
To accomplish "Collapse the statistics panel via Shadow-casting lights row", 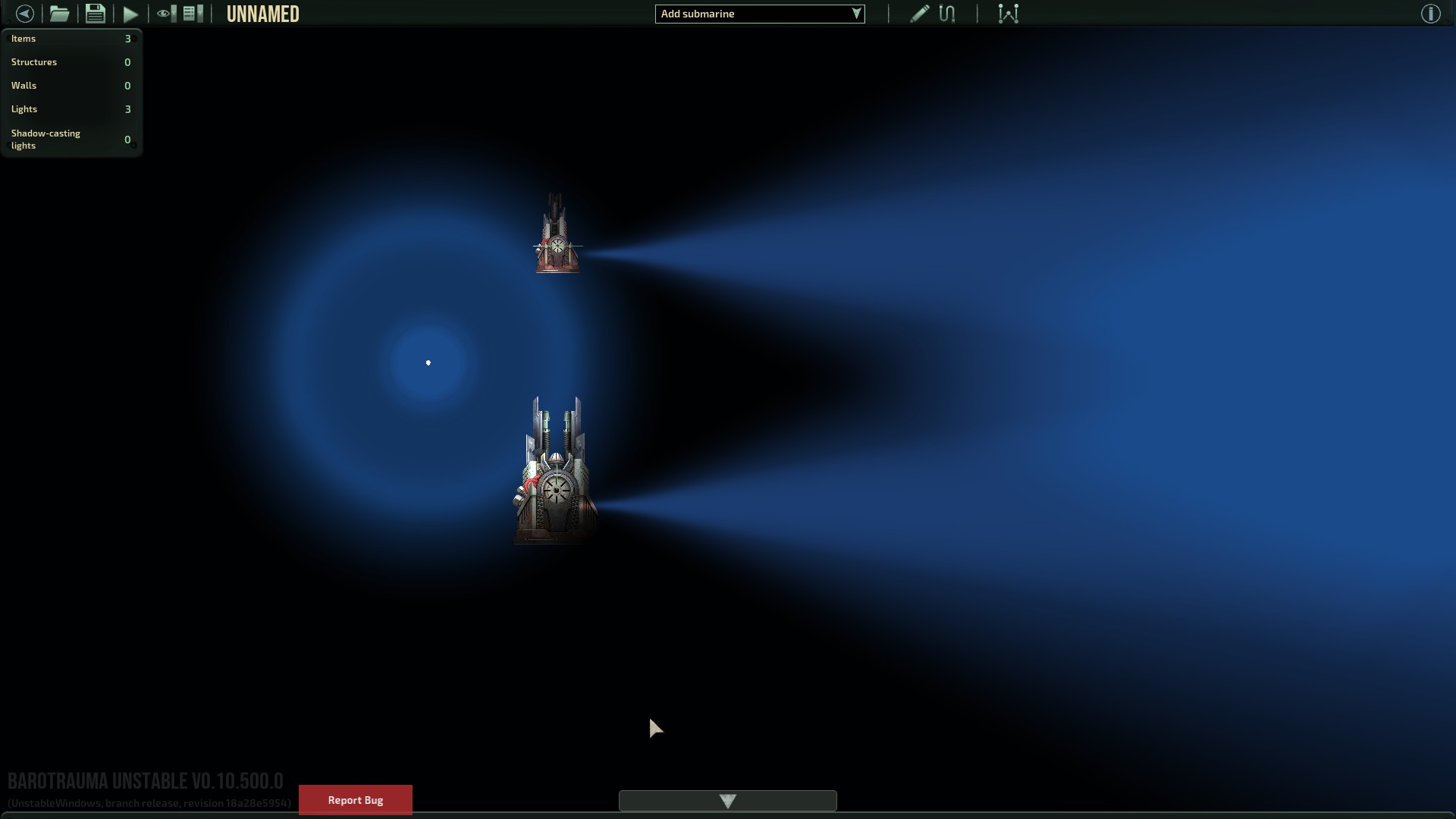I will point(71,140).
